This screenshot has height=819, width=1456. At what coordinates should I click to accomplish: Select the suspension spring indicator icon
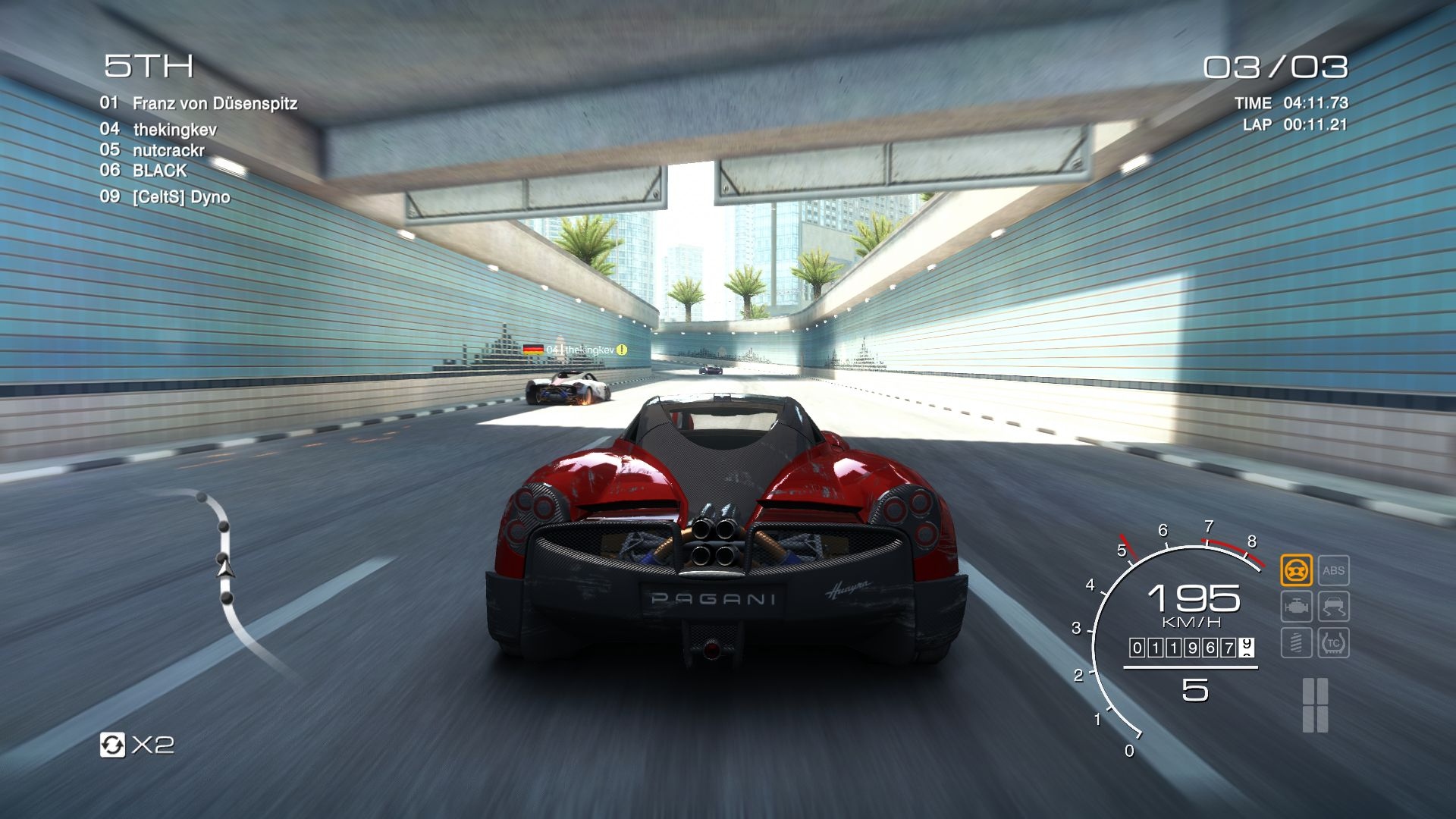(x=1297, y=642)
